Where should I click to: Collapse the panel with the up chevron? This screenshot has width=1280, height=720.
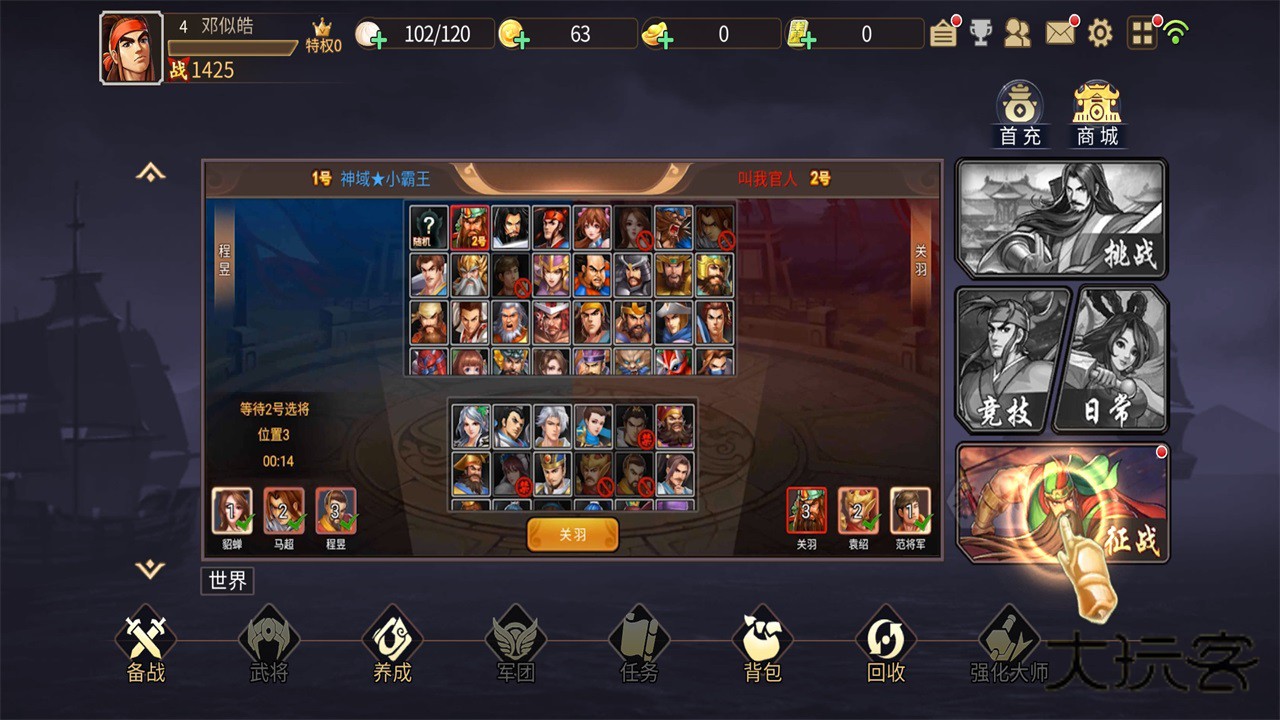[x=150, y=172]
